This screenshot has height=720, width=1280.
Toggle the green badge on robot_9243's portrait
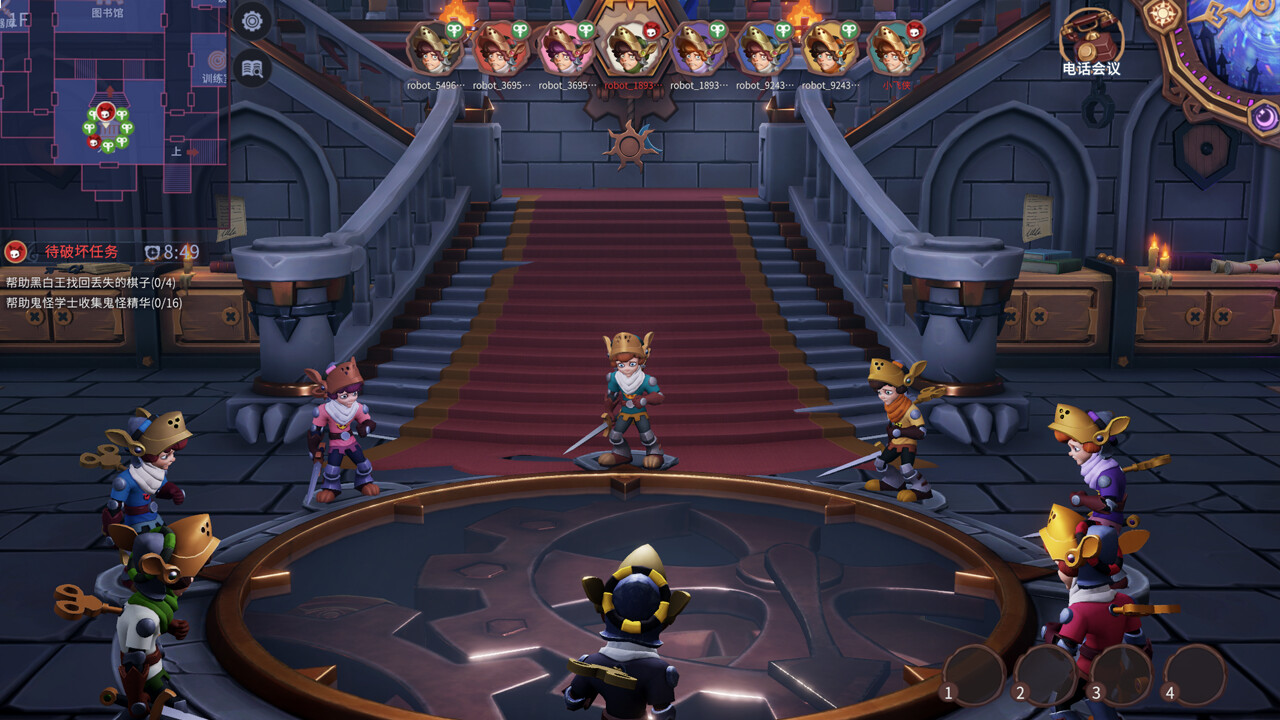pos(782,30)
